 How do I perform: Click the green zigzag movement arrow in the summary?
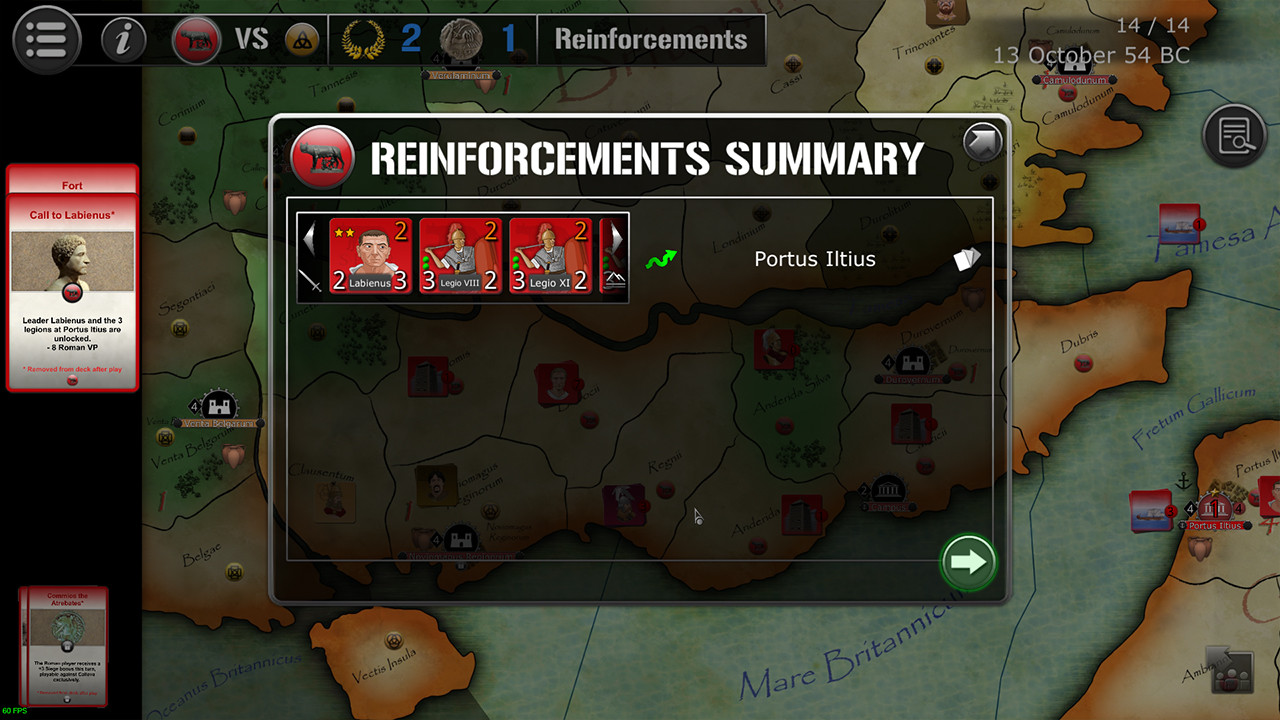(x=659, y=257)
